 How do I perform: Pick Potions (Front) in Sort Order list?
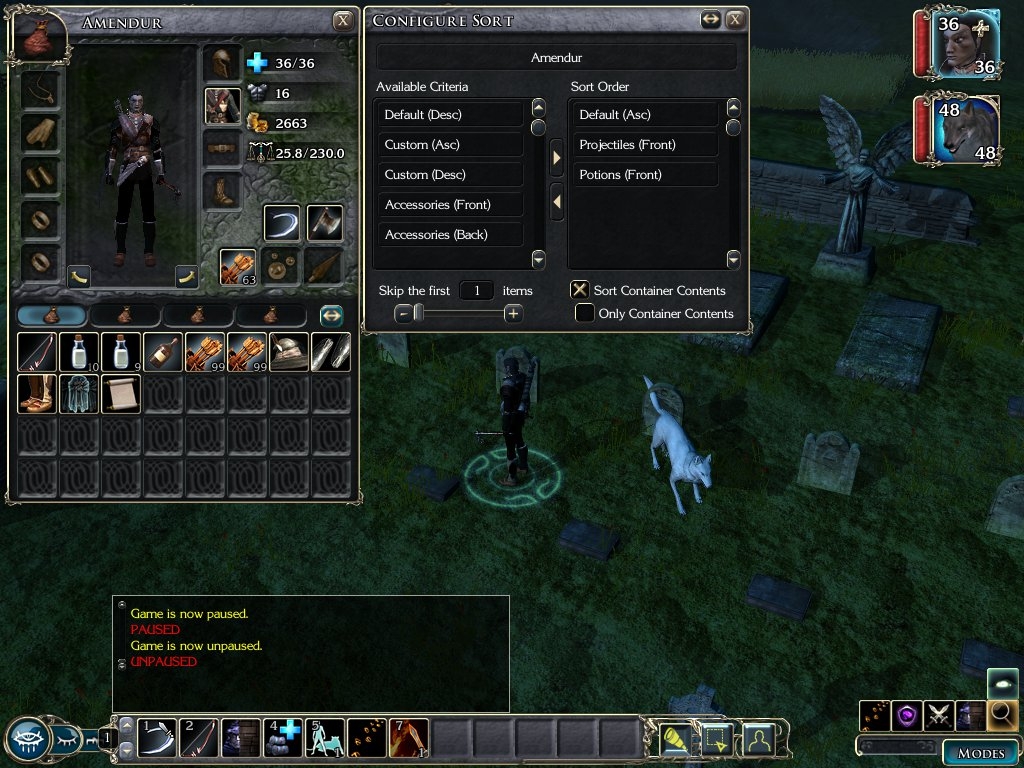click(645, 175)
